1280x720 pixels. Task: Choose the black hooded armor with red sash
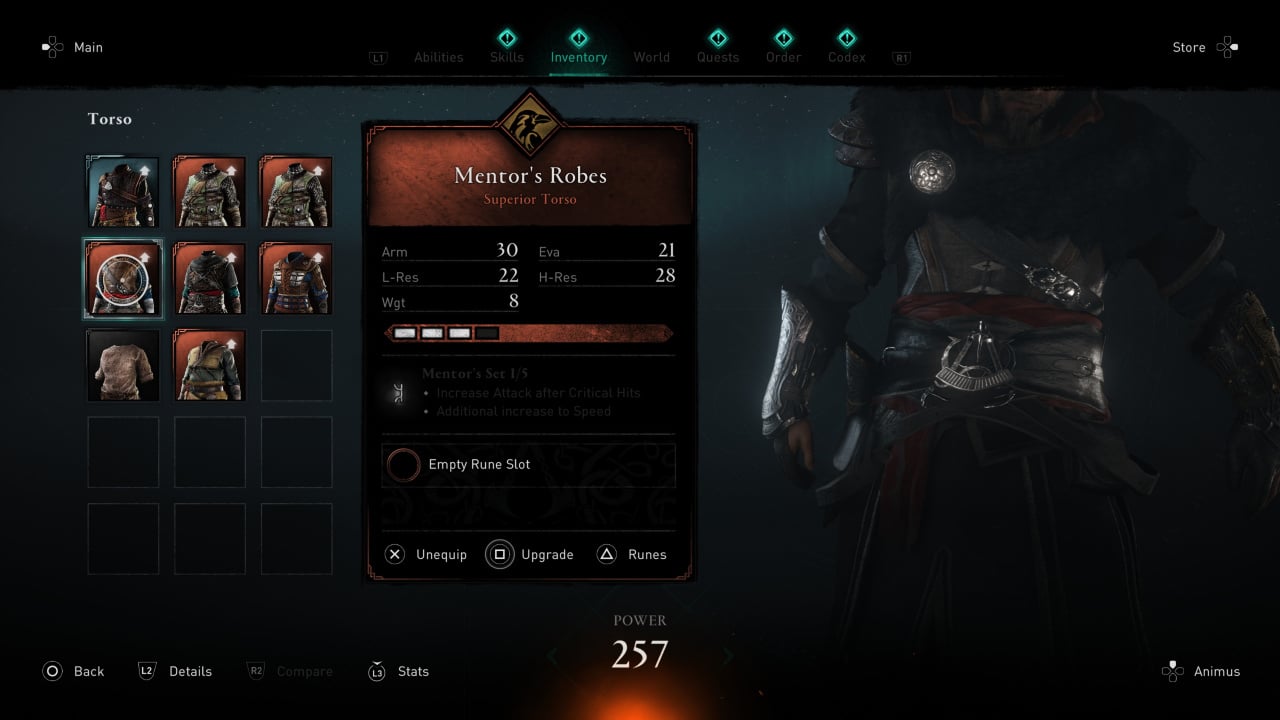click(210, 279)
